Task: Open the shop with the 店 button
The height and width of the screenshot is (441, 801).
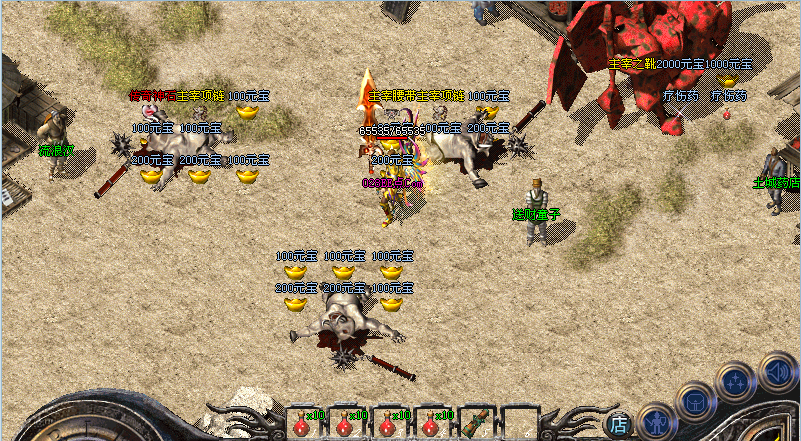Action: [619, 424]
